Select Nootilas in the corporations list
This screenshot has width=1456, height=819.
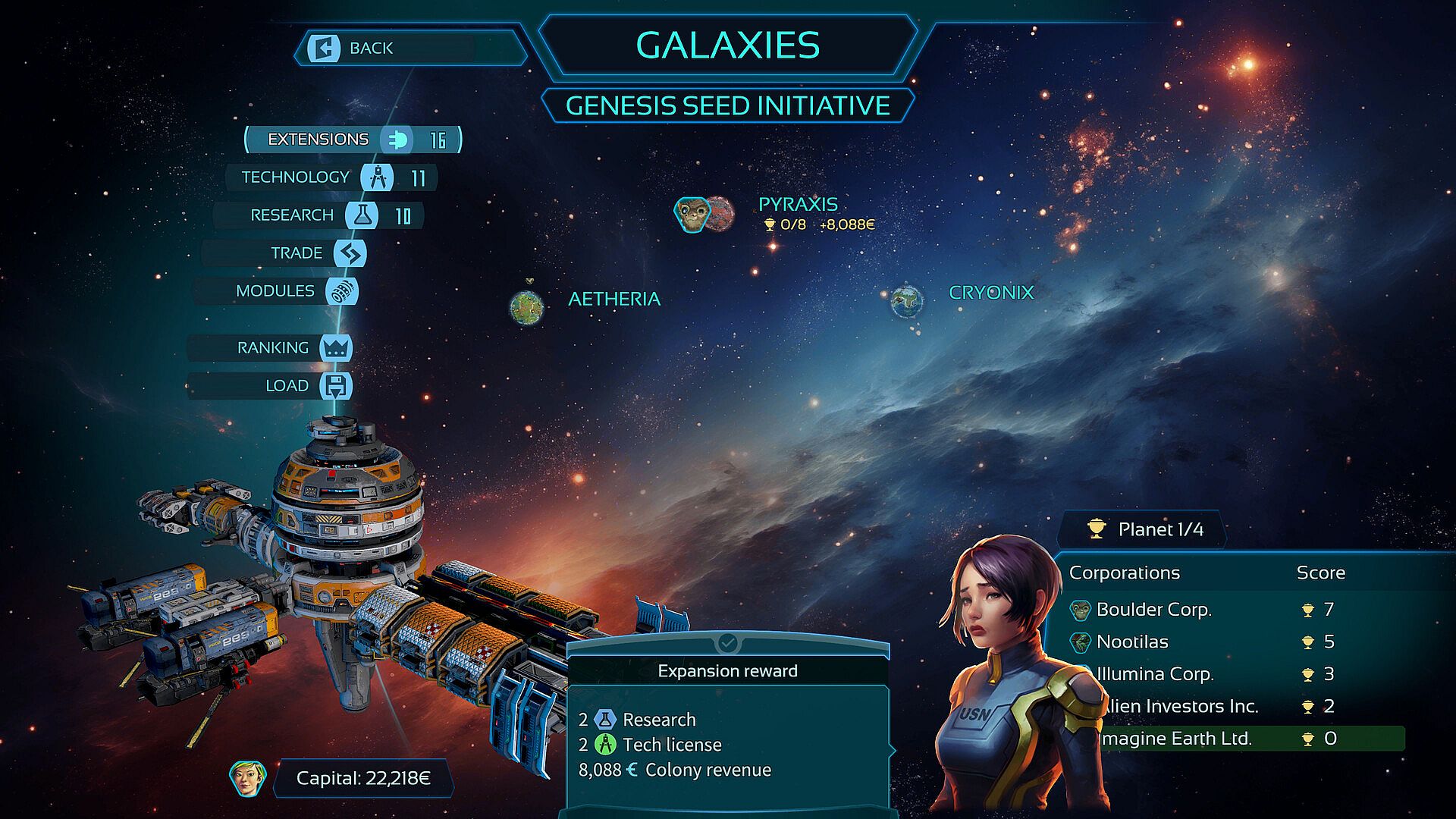click(1132, 642)
